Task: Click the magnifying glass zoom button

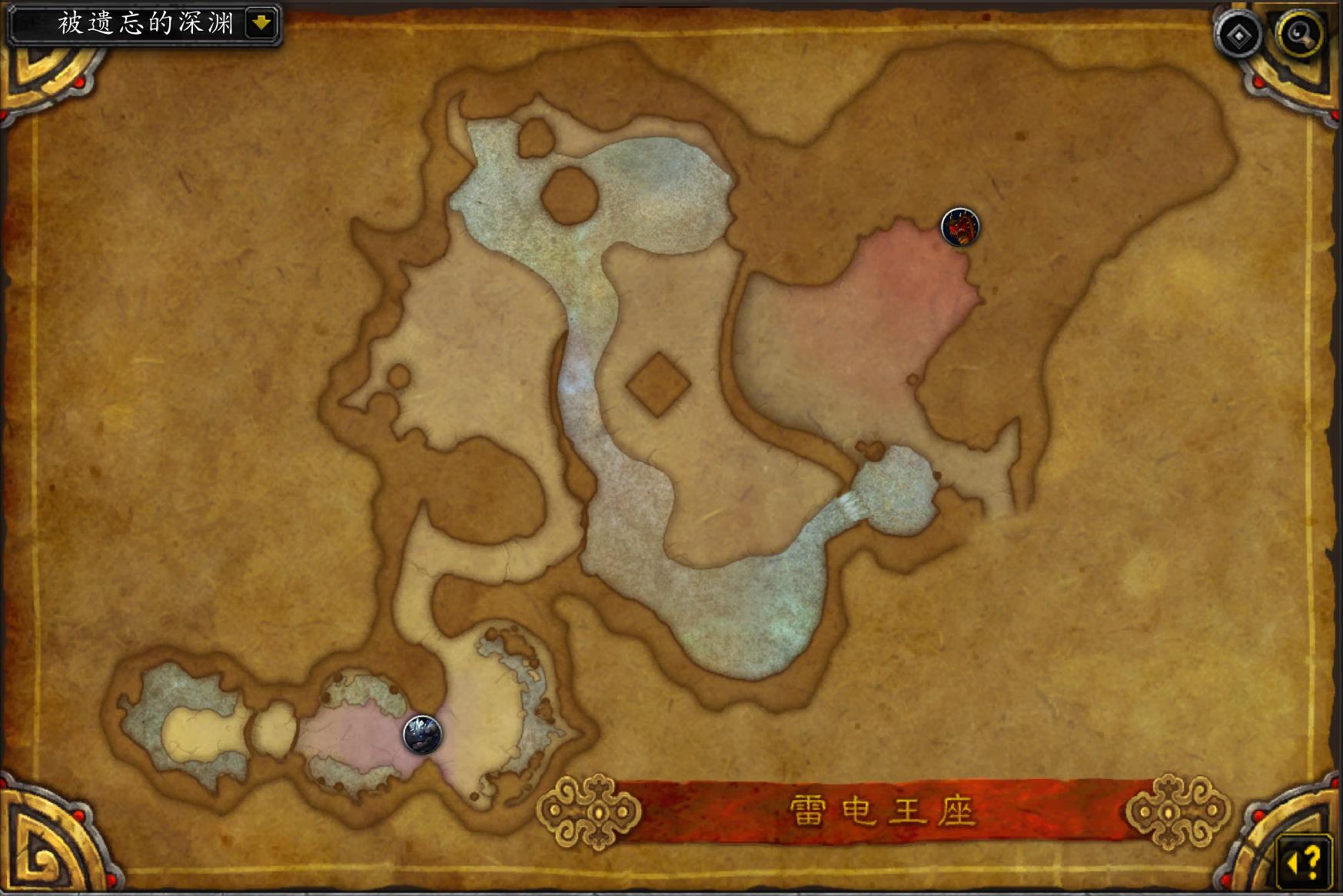Action: pyautogui.click(x=1299, y=35)
